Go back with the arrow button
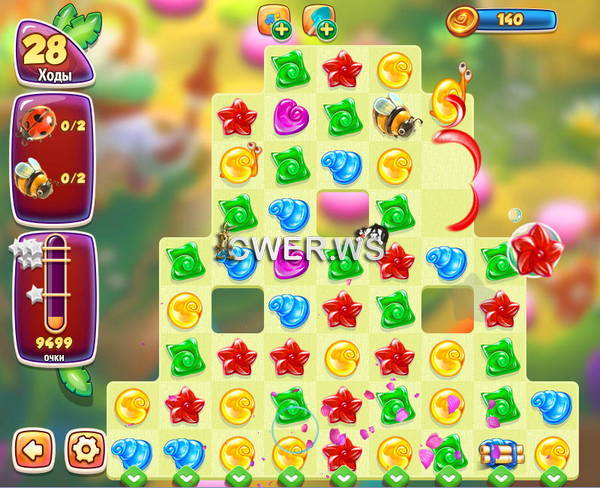 coord(33,449)
